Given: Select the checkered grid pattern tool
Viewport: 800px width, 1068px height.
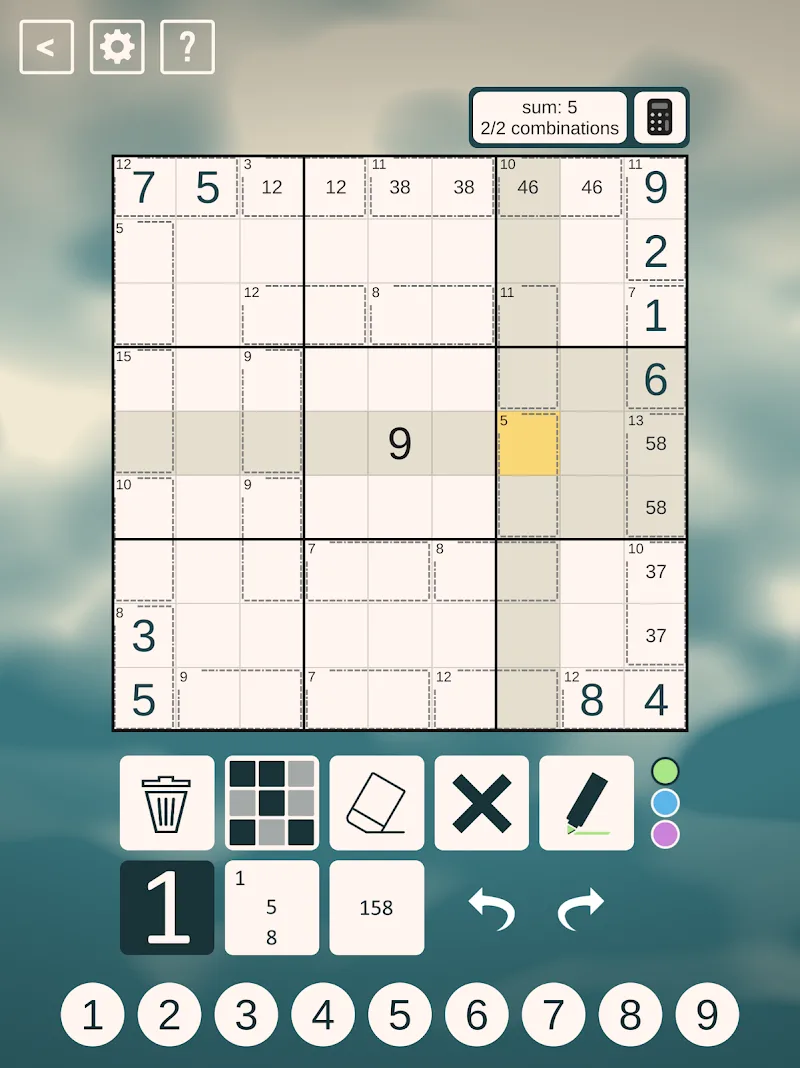Looking at the screenshot, I should pos(272,803).
